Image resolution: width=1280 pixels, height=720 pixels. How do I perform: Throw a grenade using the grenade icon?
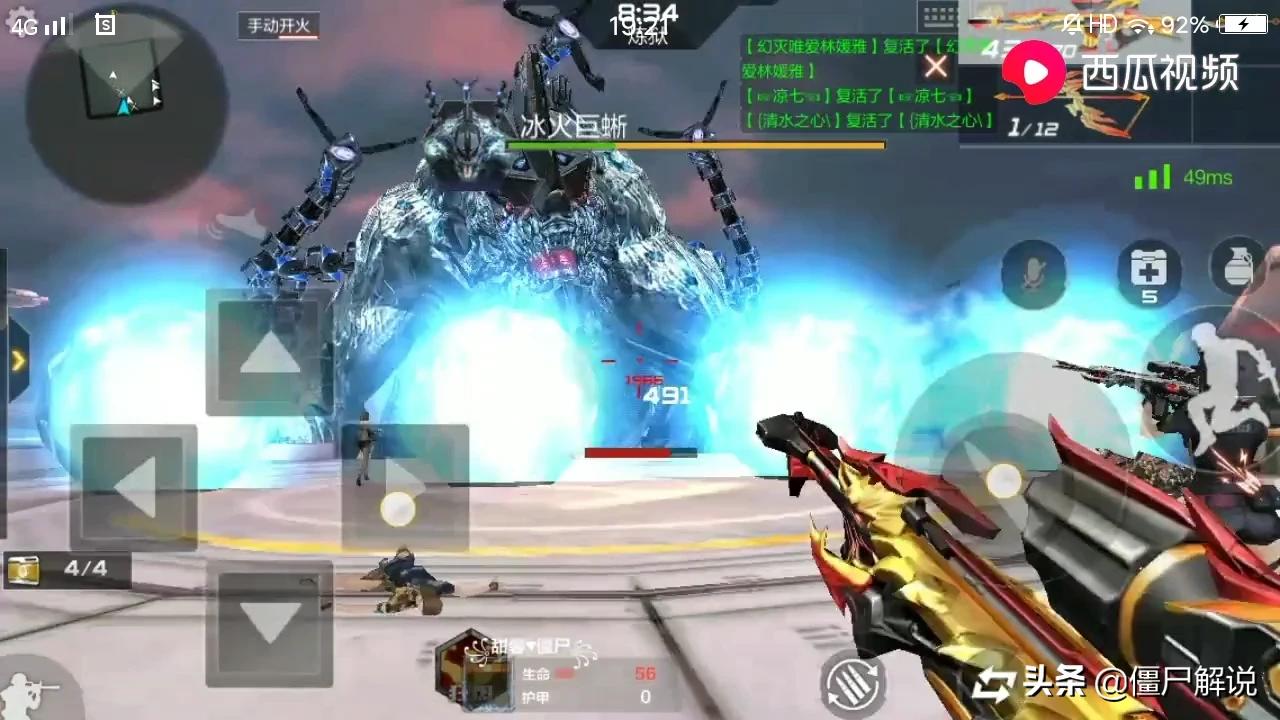[x=1237, y=266]
